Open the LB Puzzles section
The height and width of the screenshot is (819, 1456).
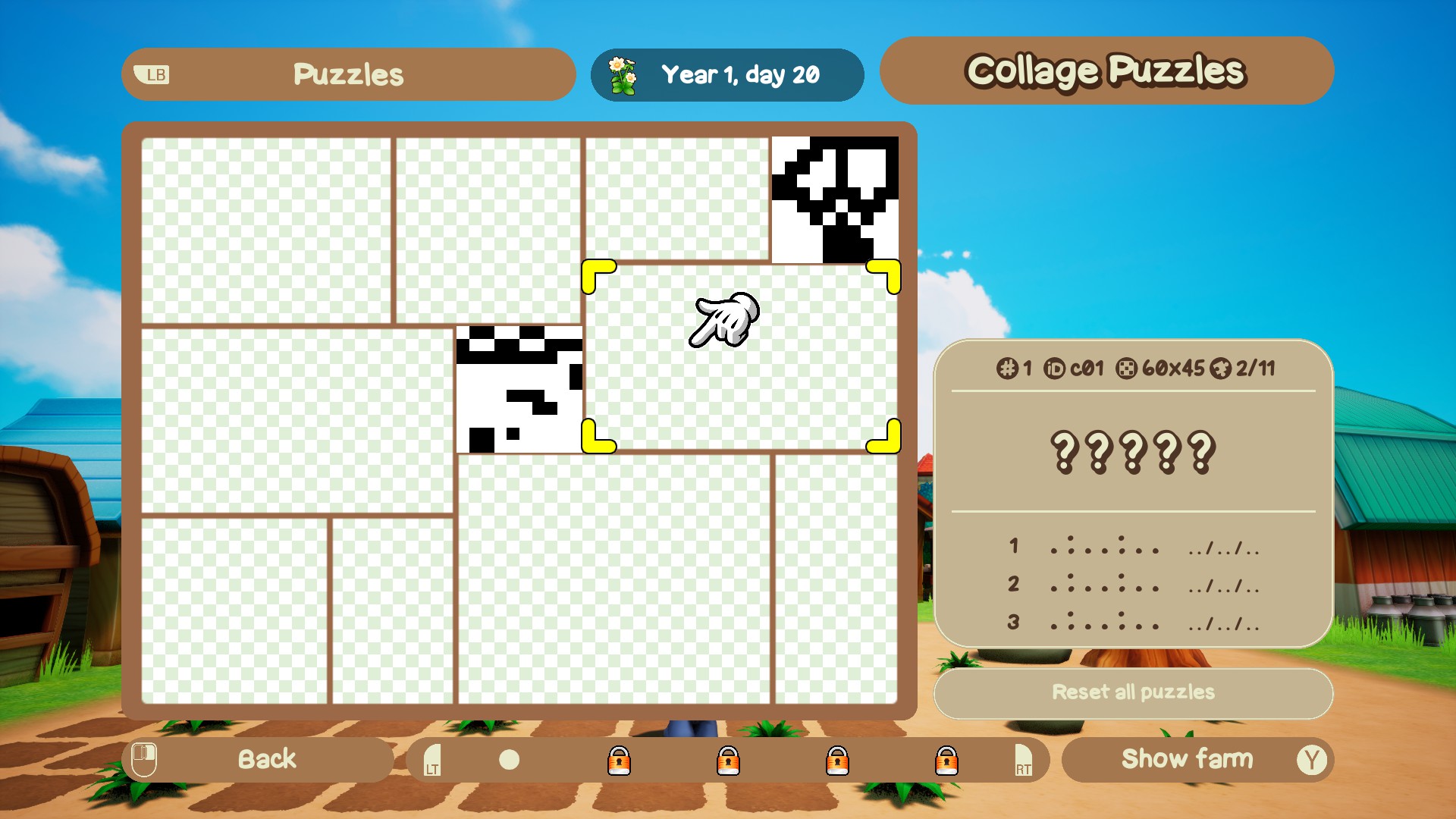click(x=348, y=74)
